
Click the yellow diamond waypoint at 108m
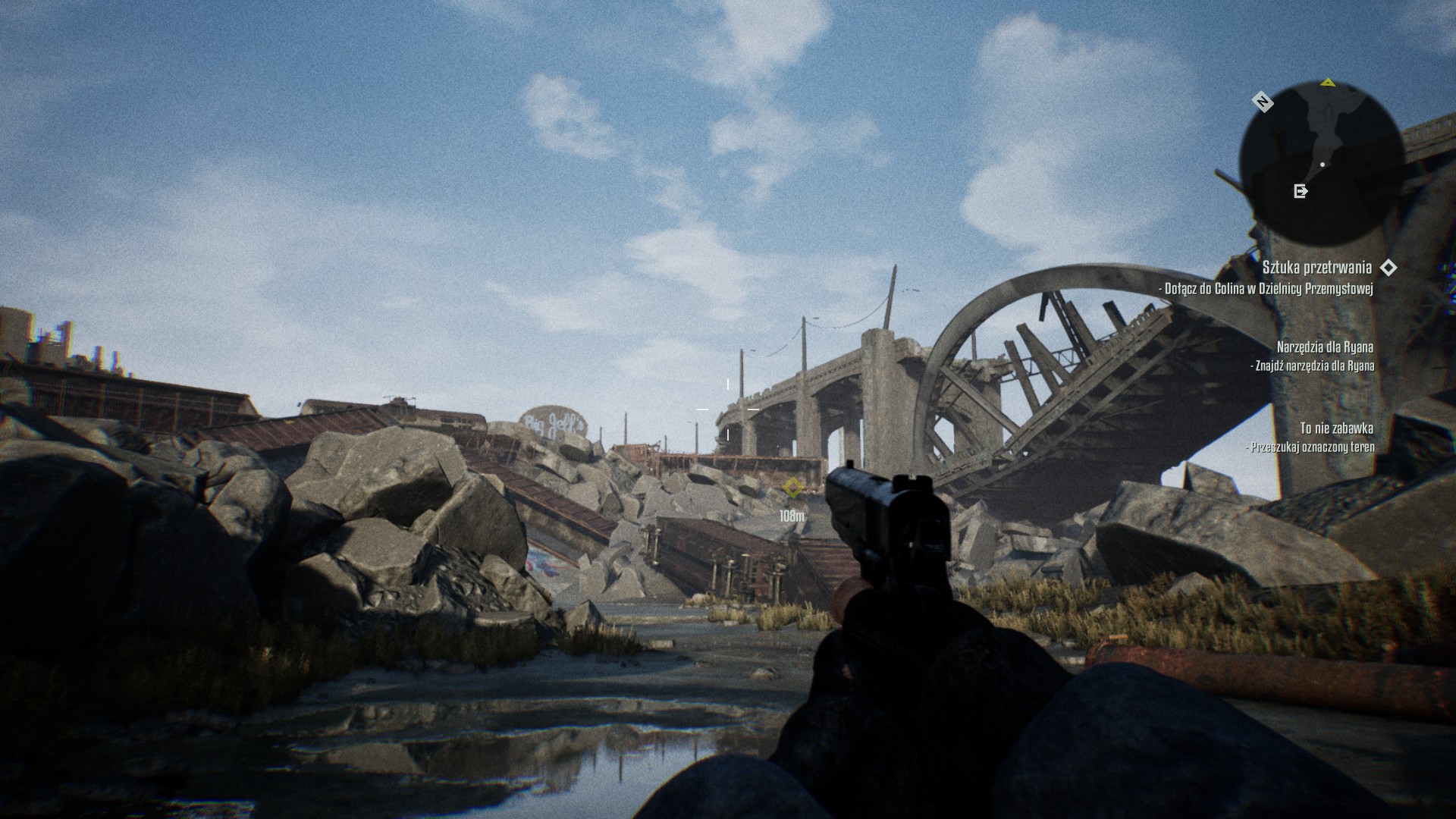(x=792, y=488)
